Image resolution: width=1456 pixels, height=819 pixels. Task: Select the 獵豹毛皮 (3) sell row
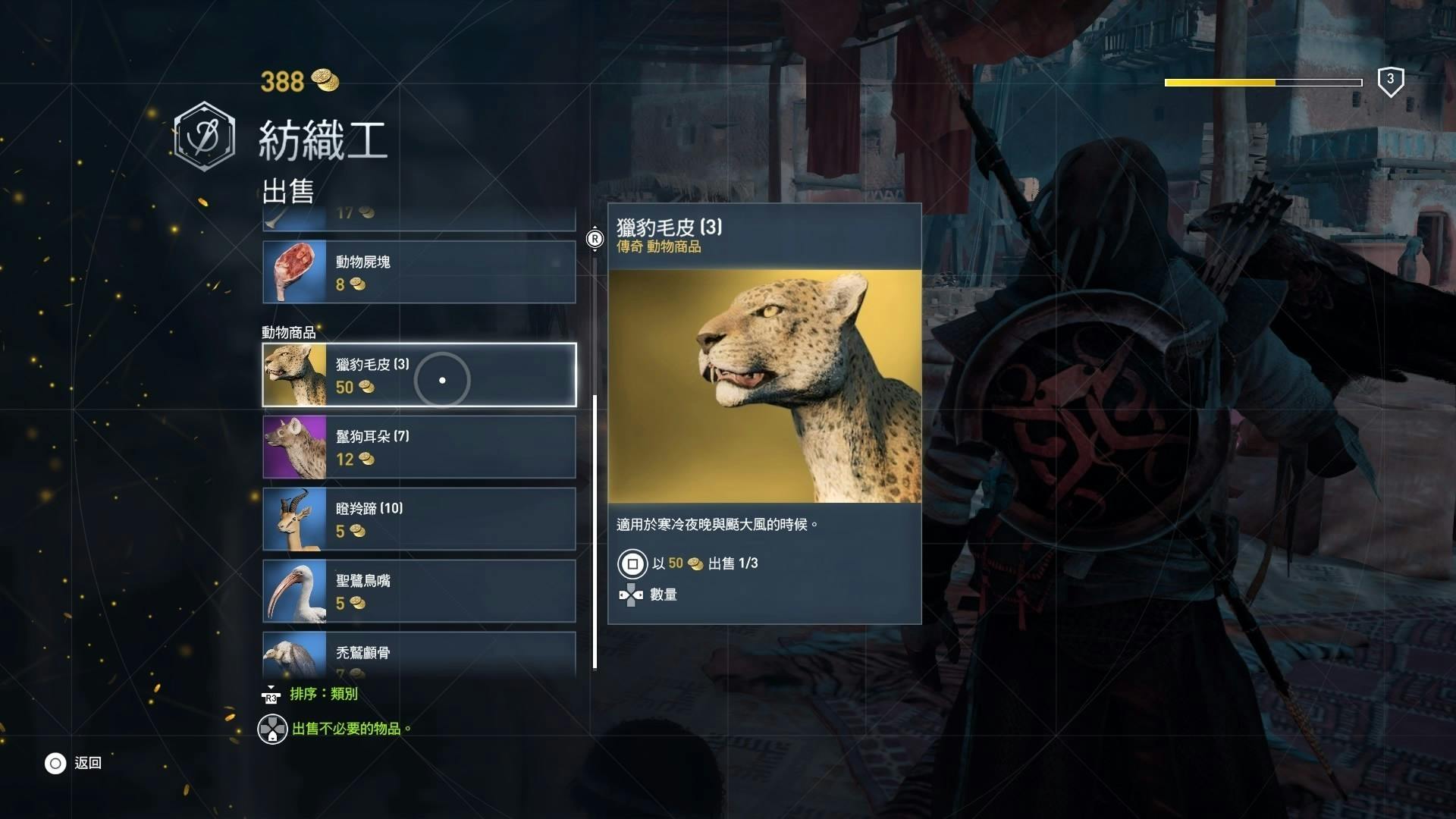click(419, 375)
